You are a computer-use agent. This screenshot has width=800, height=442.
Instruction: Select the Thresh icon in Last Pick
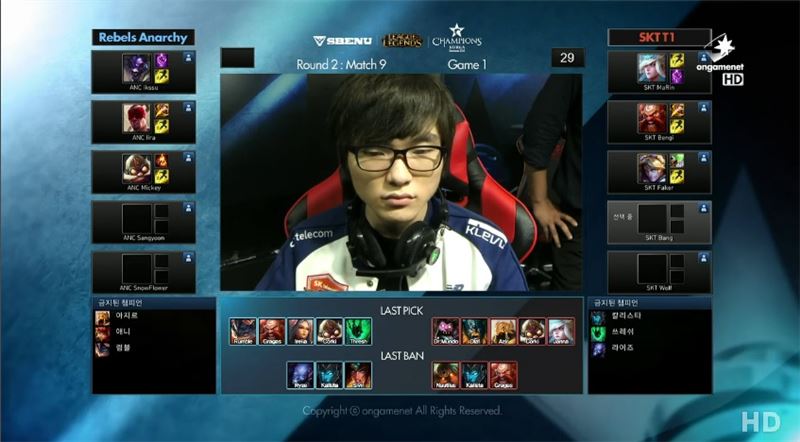tap(358, 332)
